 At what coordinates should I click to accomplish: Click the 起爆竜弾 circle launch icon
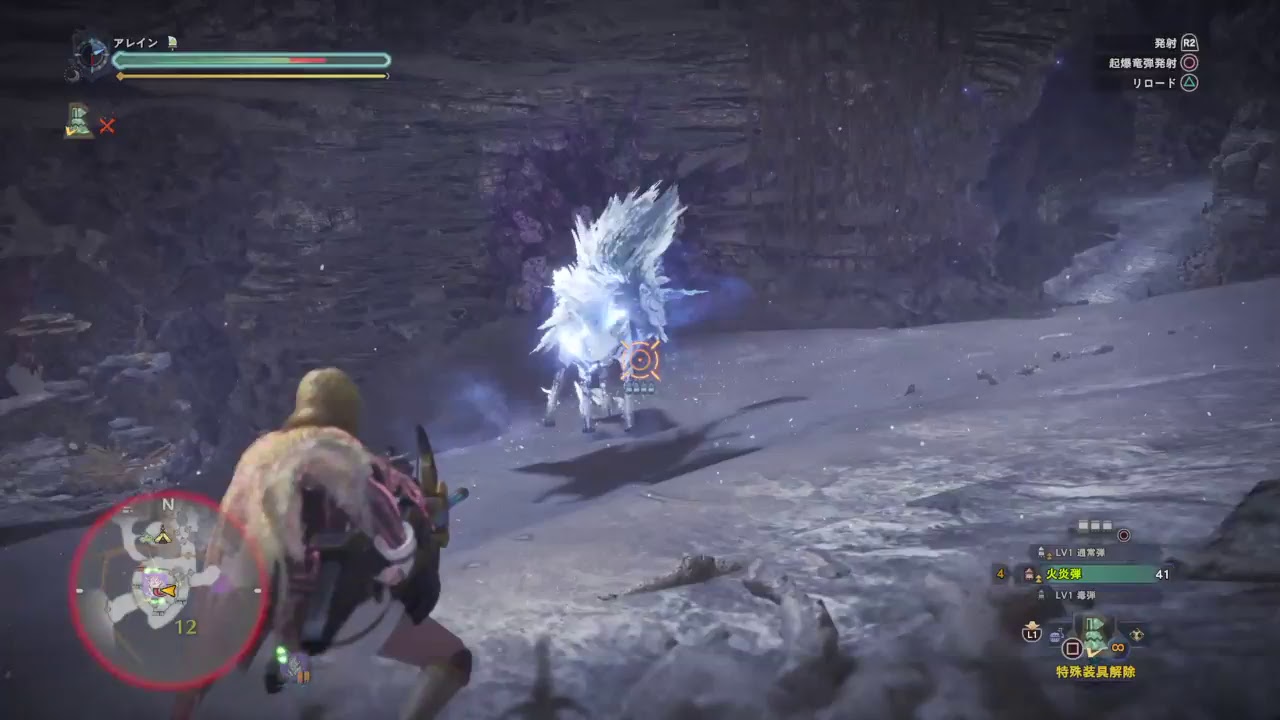tap(1122, 535)
